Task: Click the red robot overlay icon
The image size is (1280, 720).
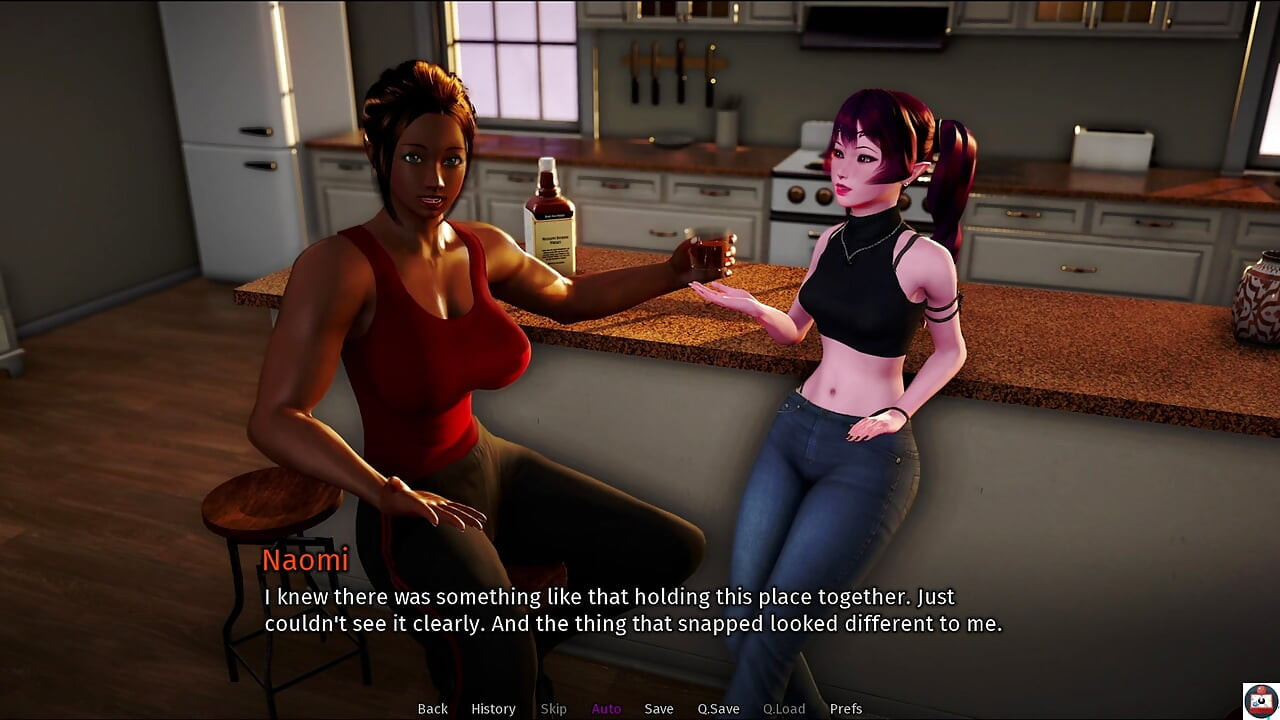Action: (1260, 700)
